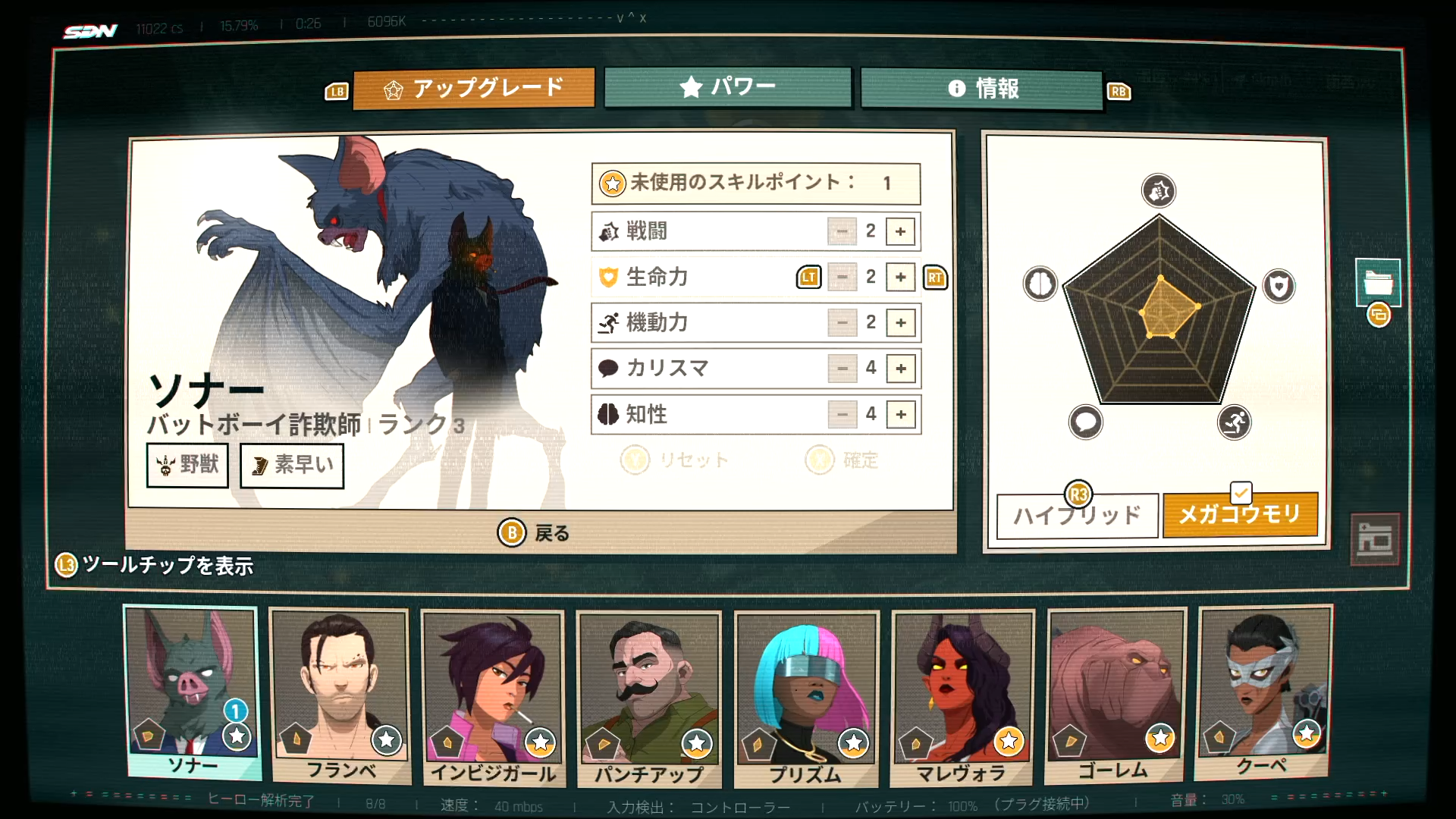Select the 素早い quick trait icon
The height and width of the screenshot is (819, 1456).
pyautogui.click(x=259, y=465)
